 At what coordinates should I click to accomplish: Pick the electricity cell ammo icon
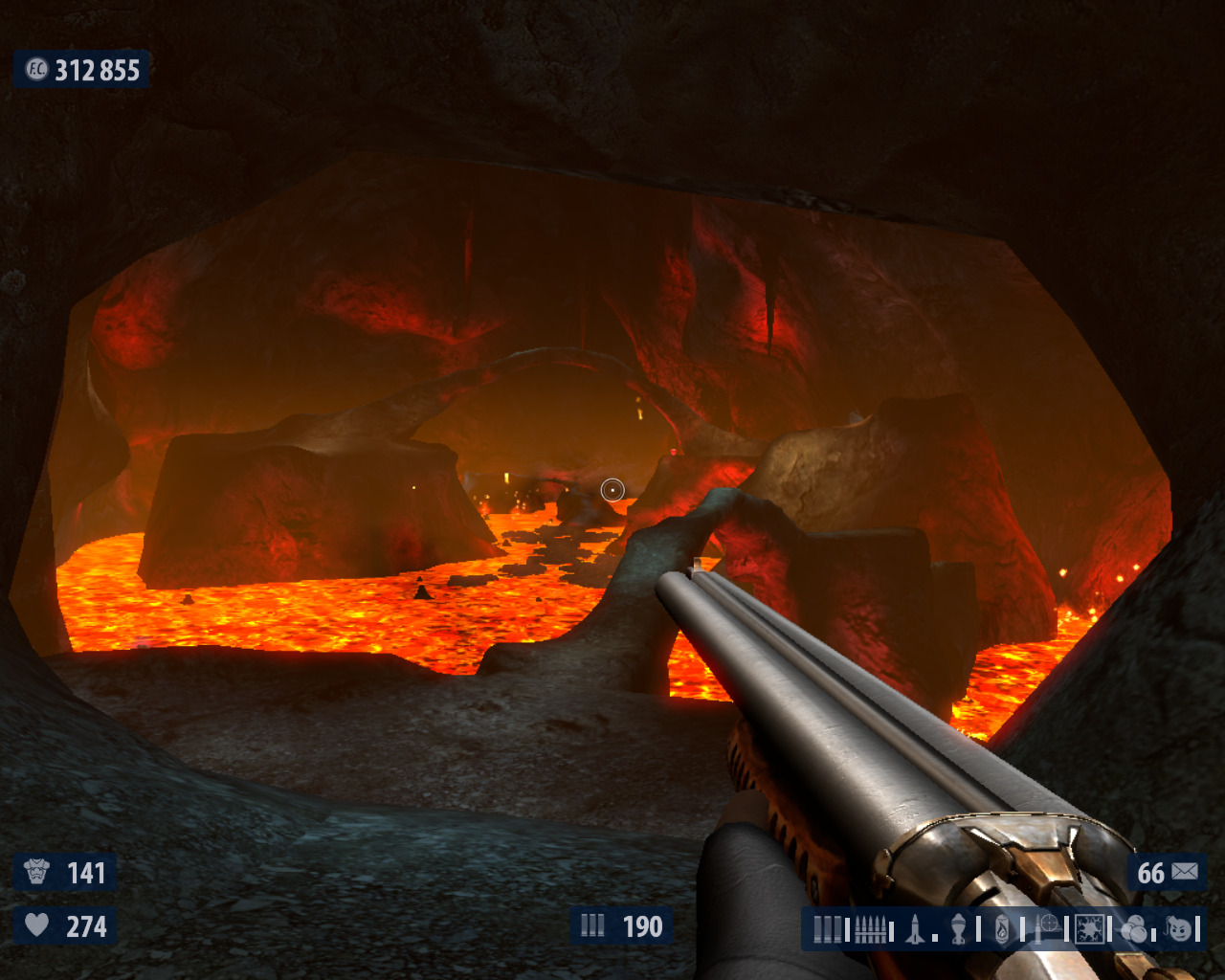(x=1089, y=929)
